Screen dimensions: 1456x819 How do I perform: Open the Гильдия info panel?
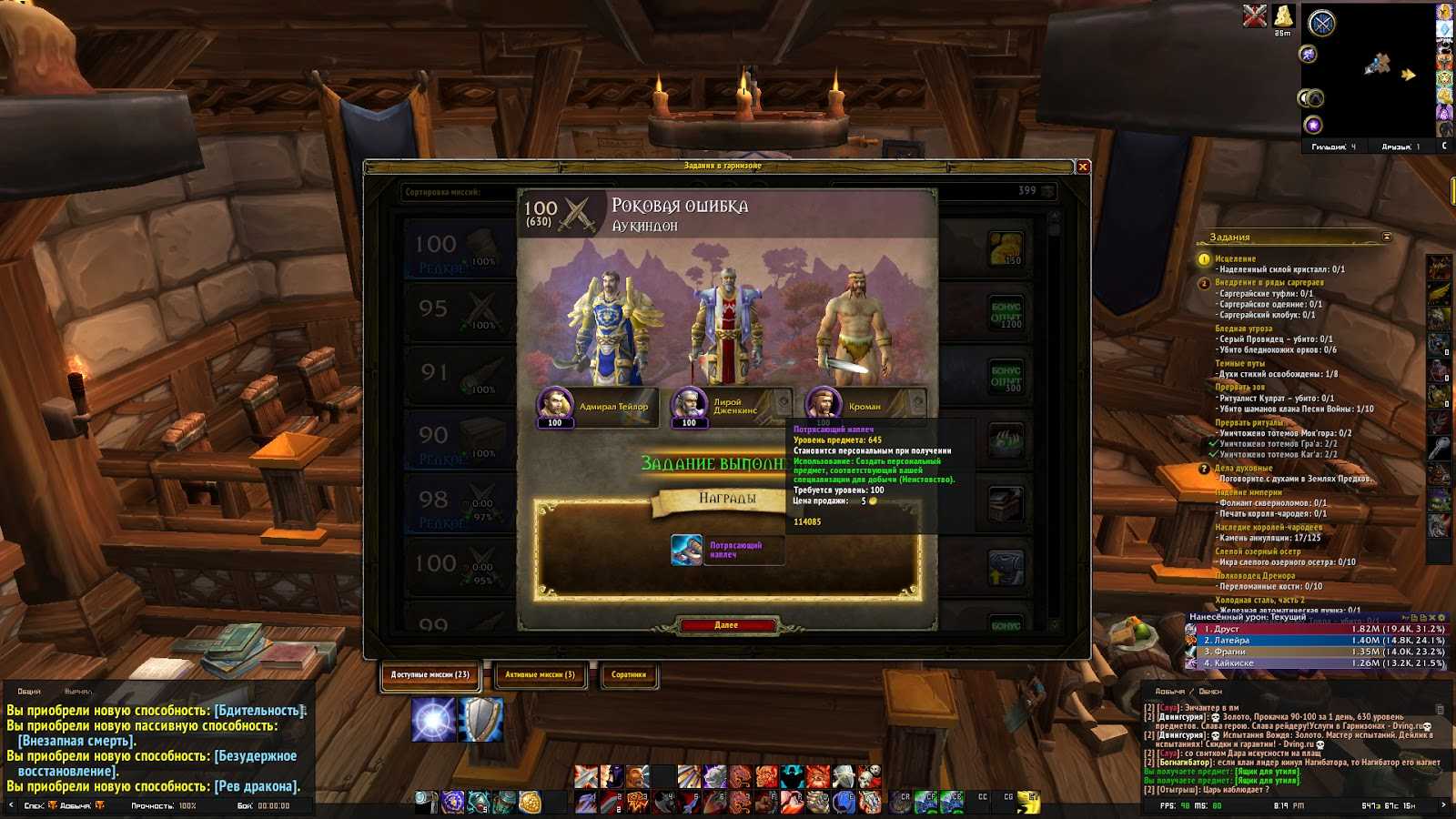pyautogui.click(x=1332, y=147)
